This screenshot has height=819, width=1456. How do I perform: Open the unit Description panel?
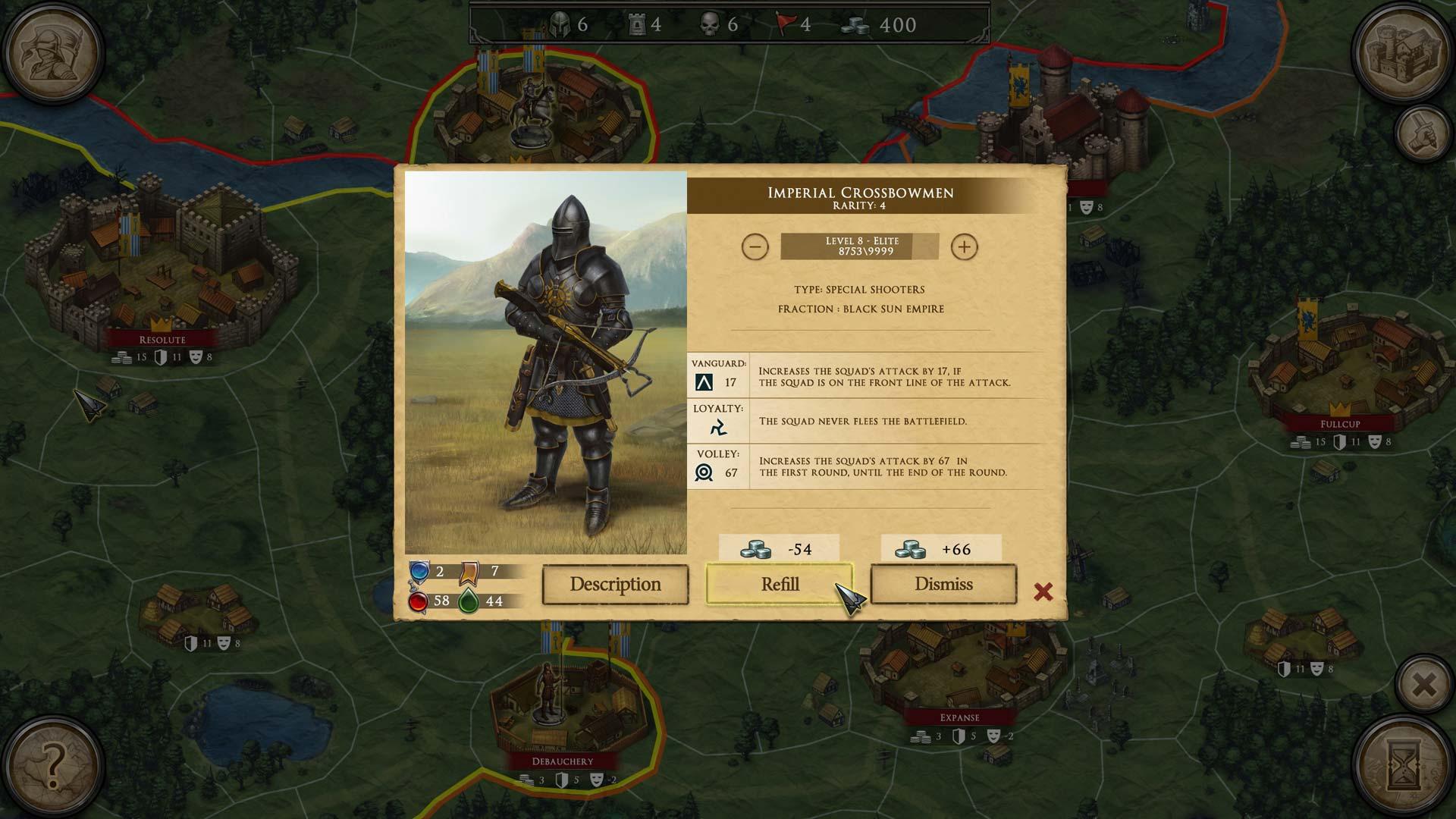pos(615,584)
